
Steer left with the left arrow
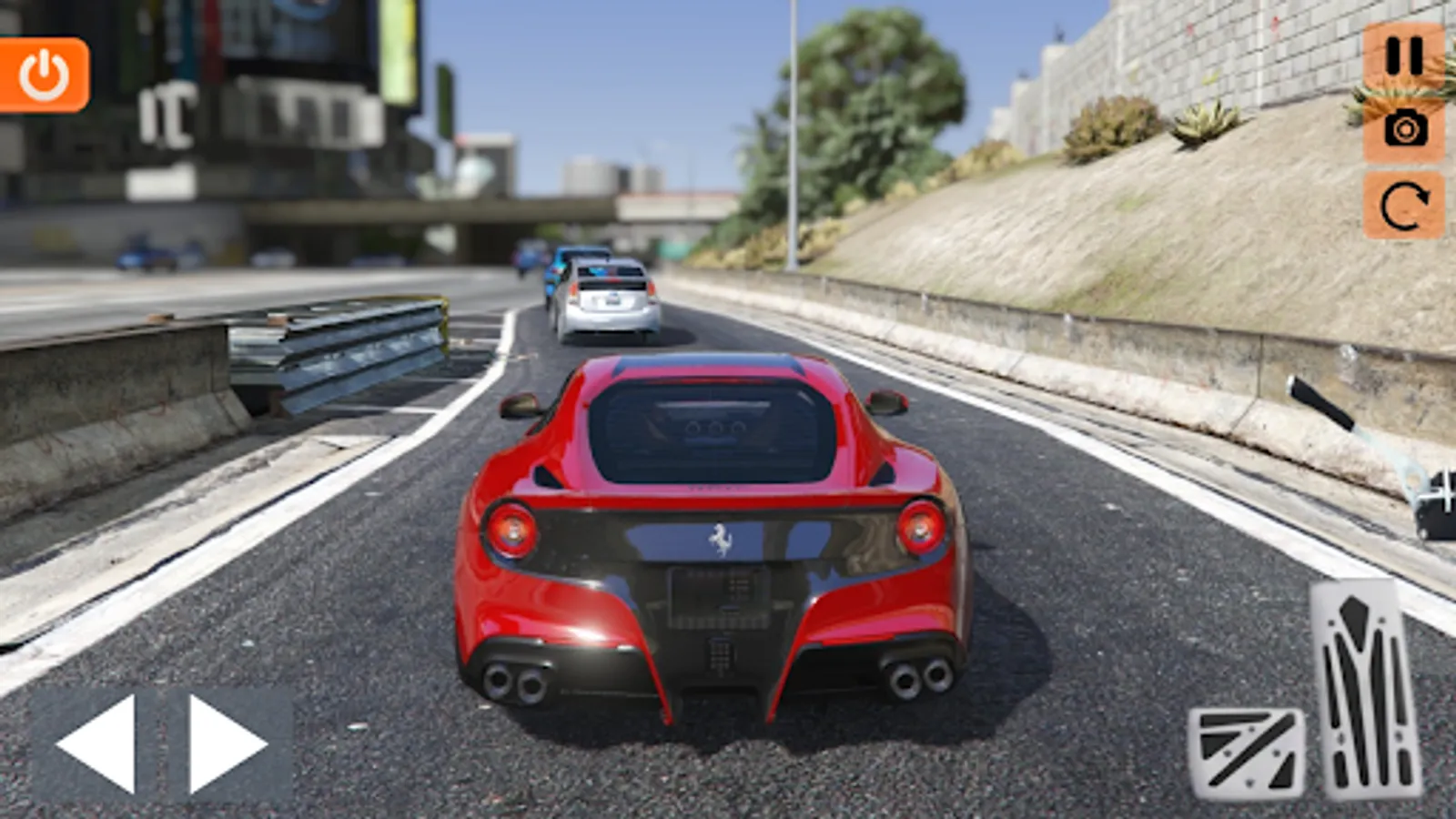point(96,743)
